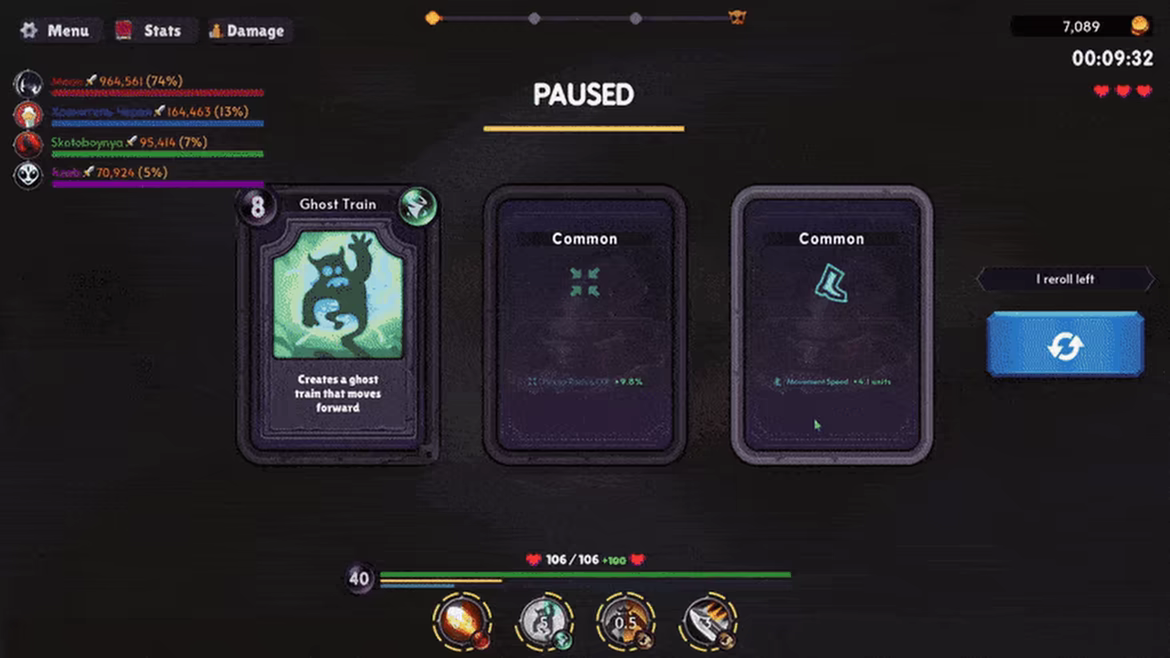Click the blue reroll button
Image resolution: width=1170 pixels, height=658 pixels.
tap(1065, 345)
